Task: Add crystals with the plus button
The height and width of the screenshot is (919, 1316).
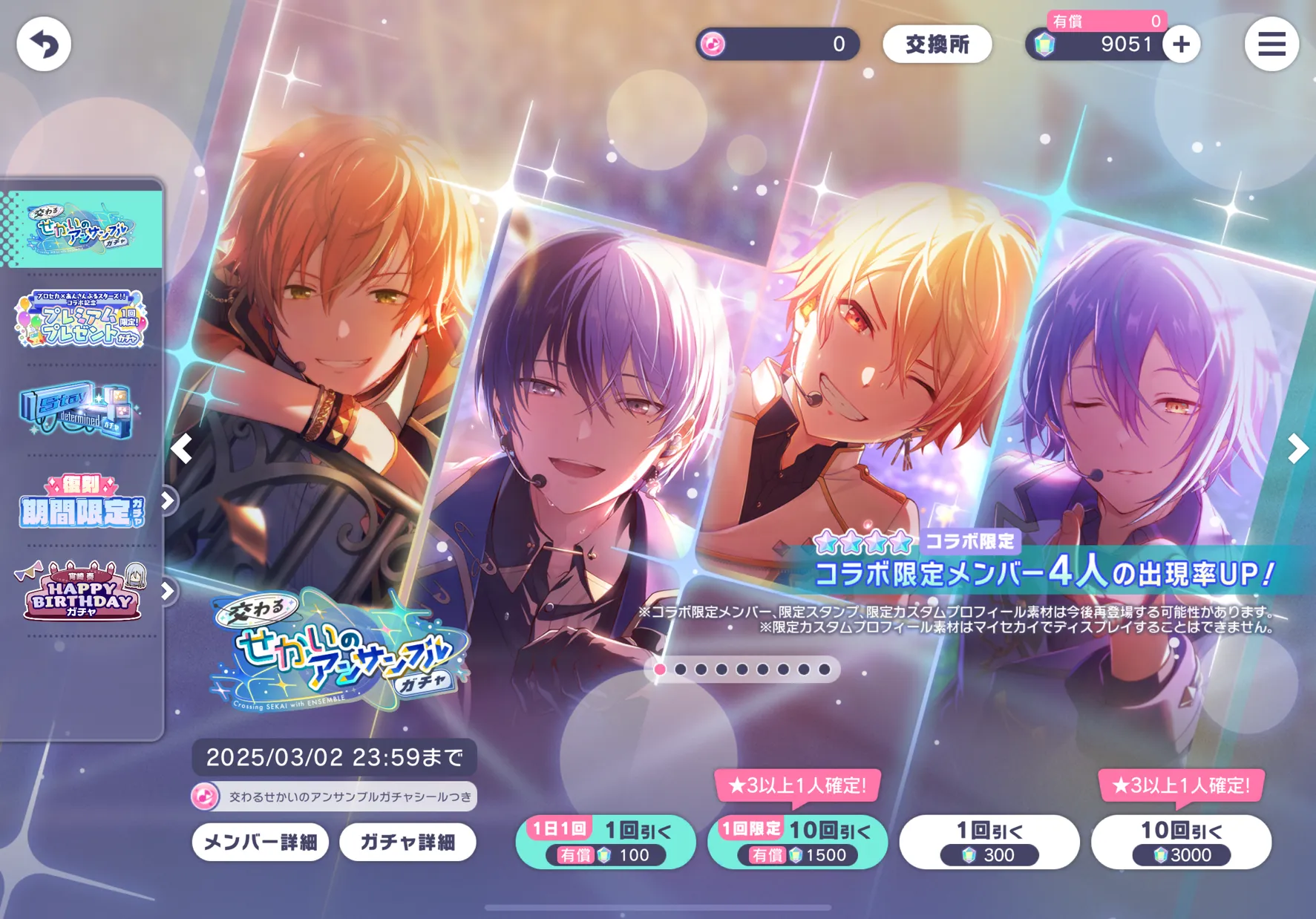Action: (x=1181, y=45)
